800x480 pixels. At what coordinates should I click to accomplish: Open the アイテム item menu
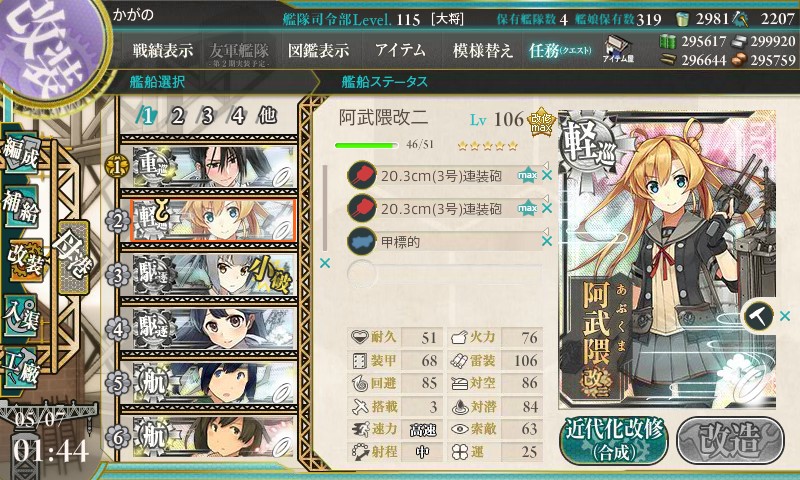pos(400,50)
